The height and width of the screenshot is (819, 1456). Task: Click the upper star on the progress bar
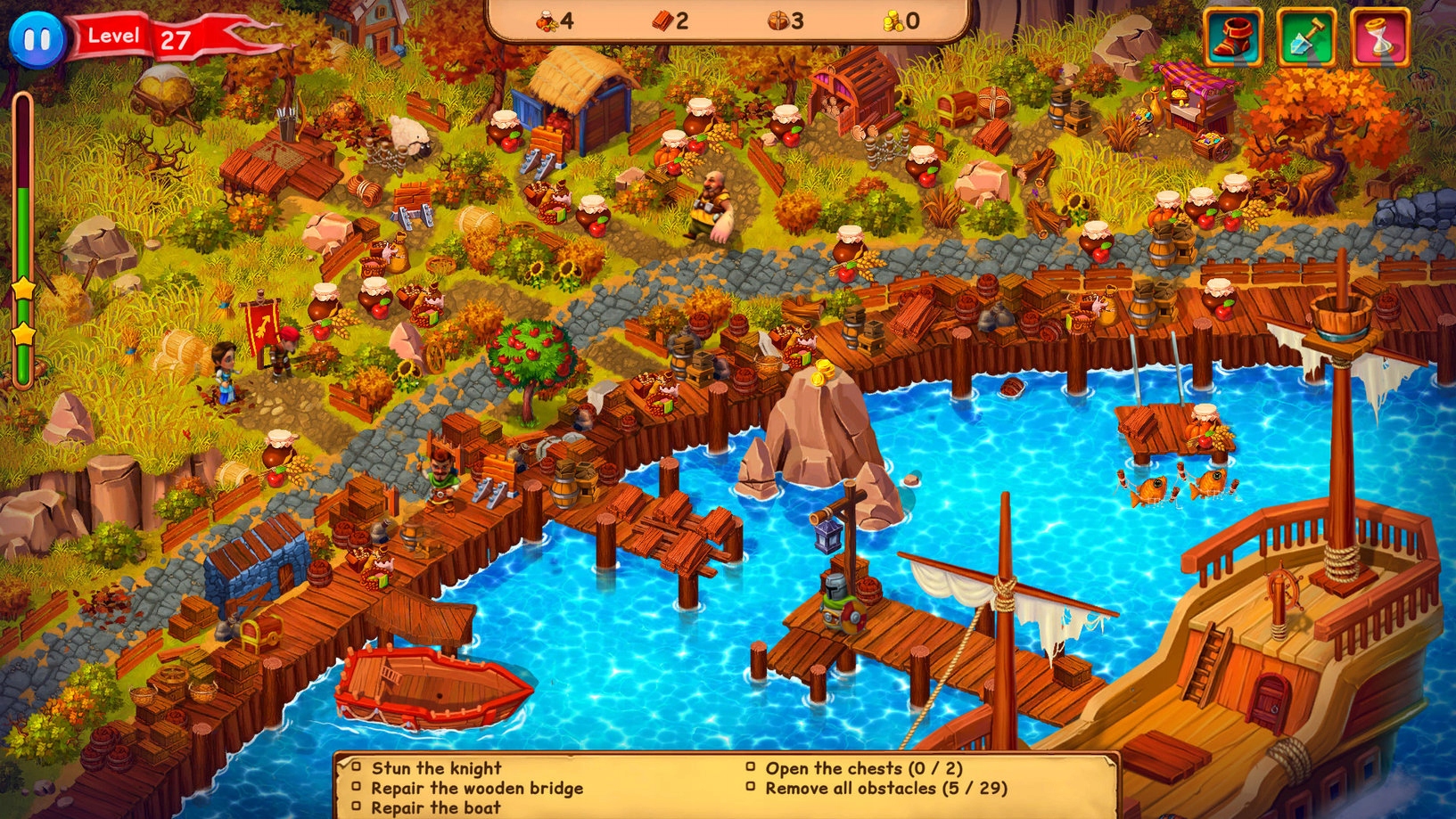coord(27,290)
